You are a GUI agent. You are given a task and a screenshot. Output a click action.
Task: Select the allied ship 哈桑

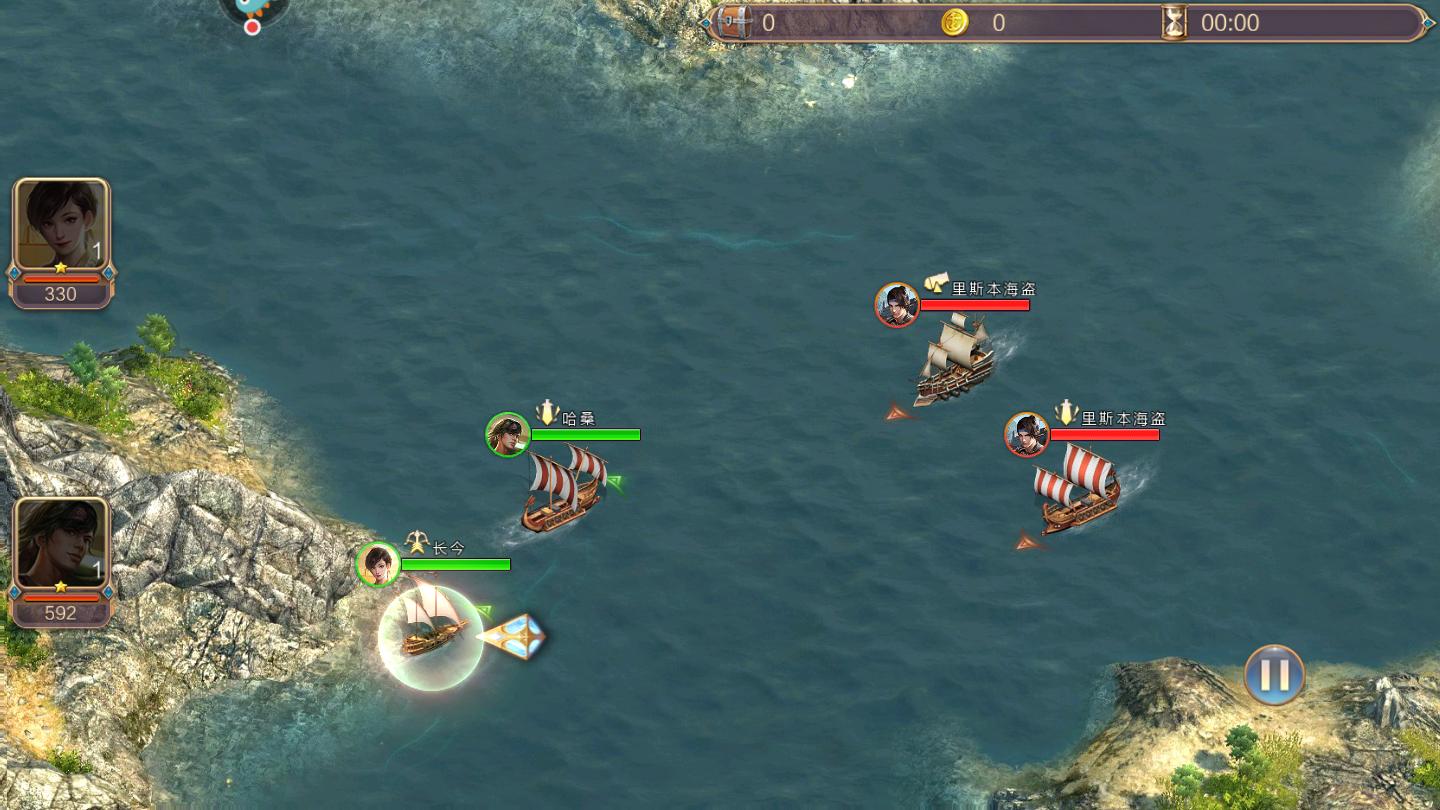(564, 490)
